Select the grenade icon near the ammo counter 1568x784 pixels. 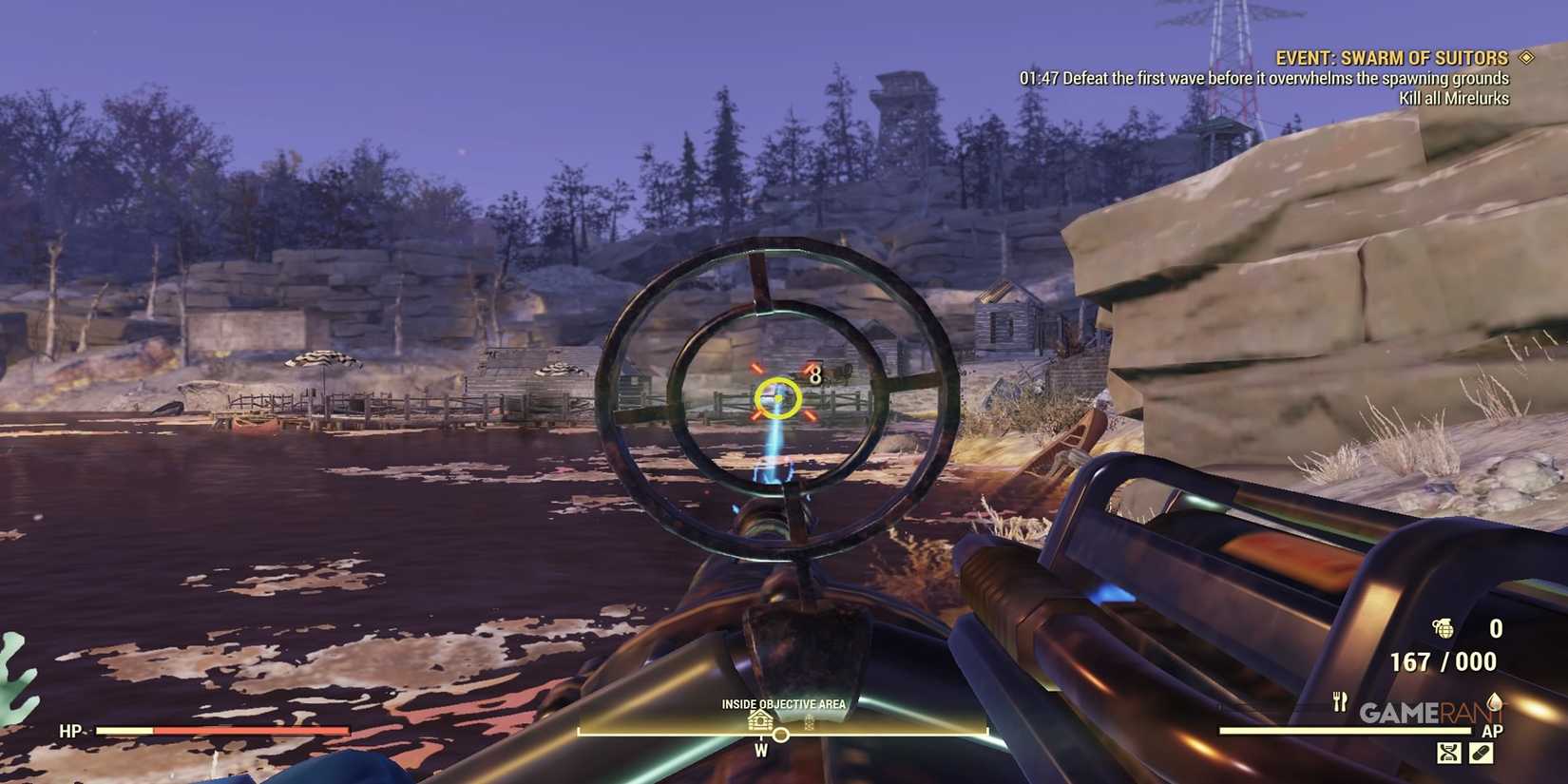tap(1444, 628)
